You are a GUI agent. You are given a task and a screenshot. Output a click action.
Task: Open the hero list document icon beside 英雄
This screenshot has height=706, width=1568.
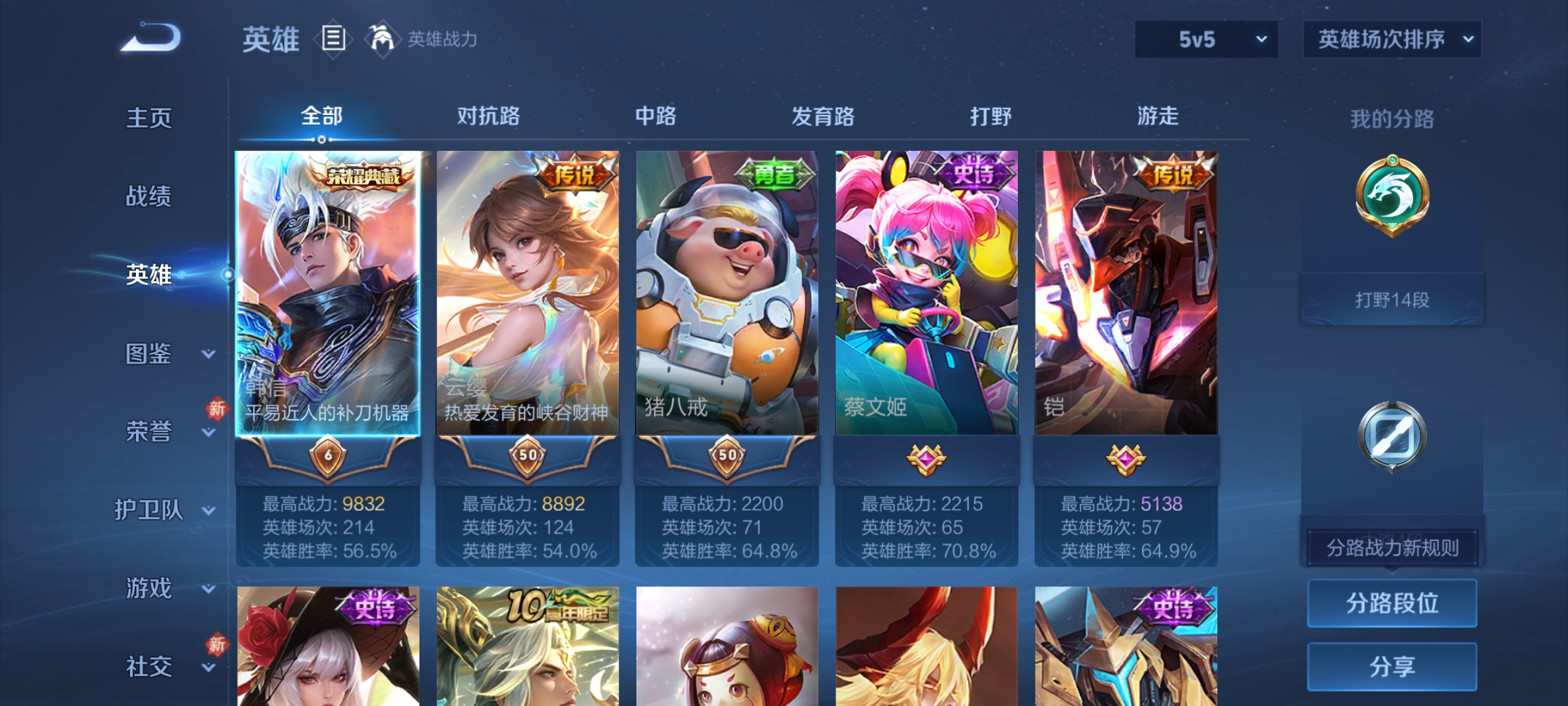333,39
